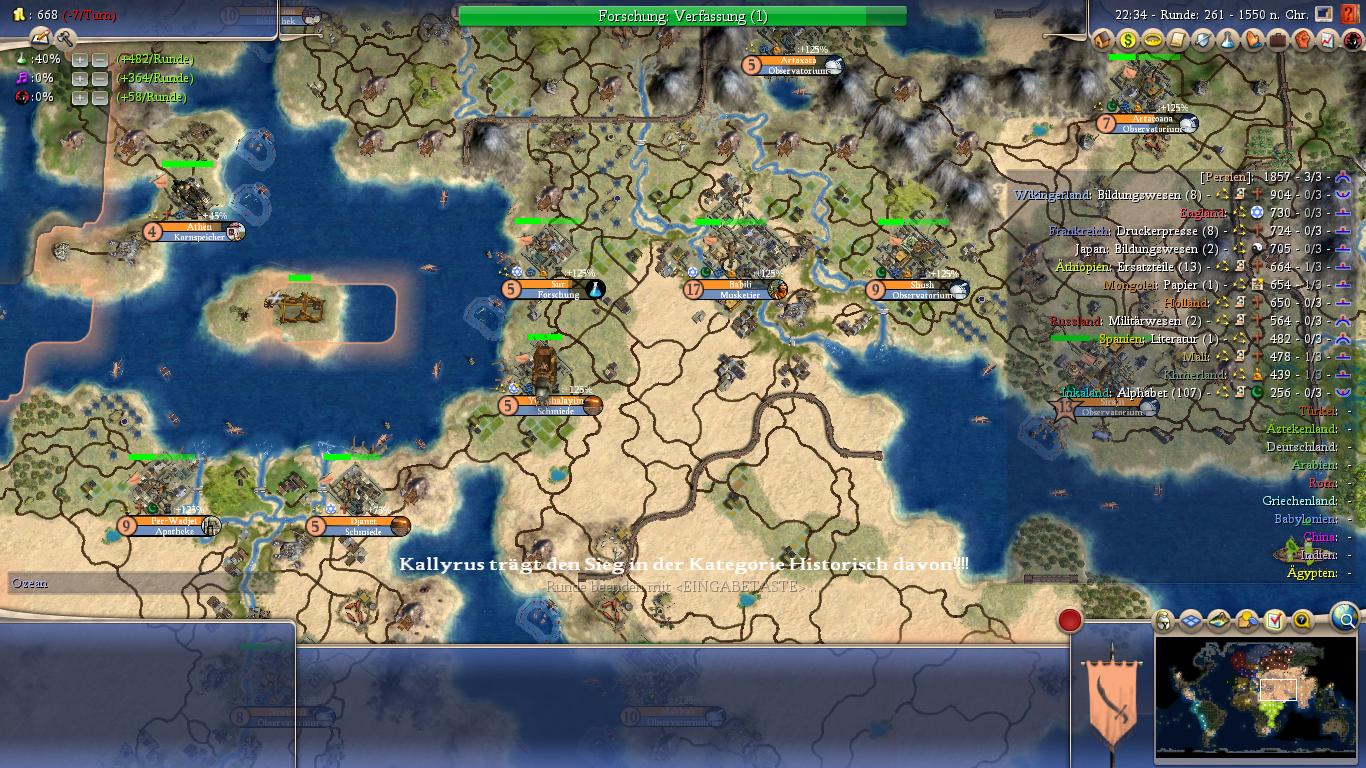Viewport: 1366px width, 768px height.
Task: Open the Civilopedia question mark book
Action: pyautogui.click(x=1351, y=15)
